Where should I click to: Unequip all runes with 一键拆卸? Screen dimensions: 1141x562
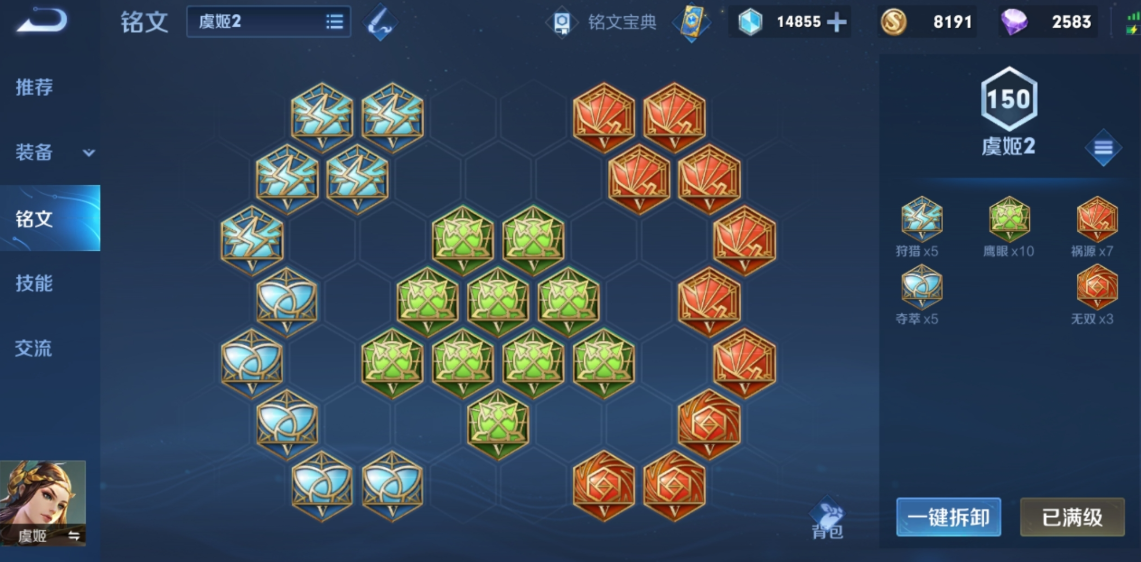(948, 517)
